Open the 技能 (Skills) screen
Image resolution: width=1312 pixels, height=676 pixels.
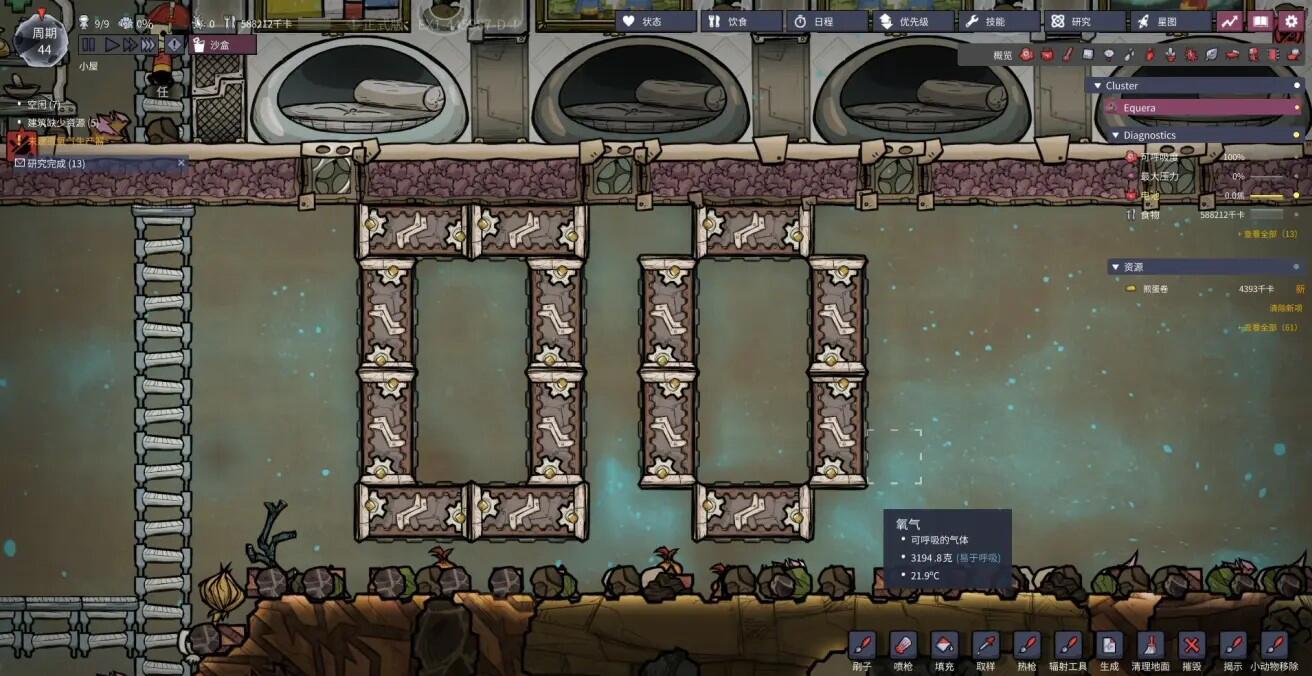click(x=997, y=21)
